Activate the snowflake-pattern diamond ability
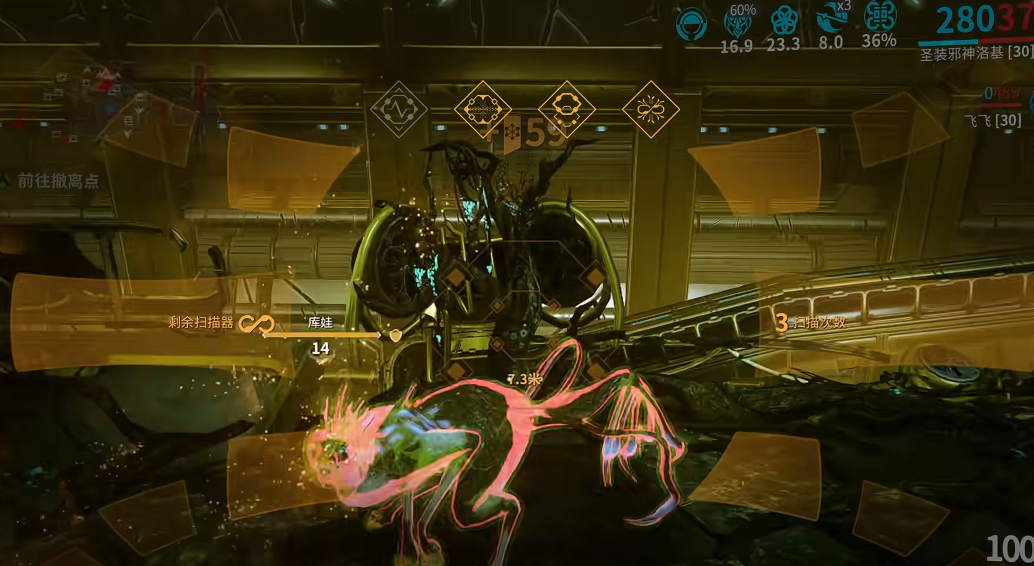The width and height of the screenshot is (1034, 566). (x=483, y=109)
